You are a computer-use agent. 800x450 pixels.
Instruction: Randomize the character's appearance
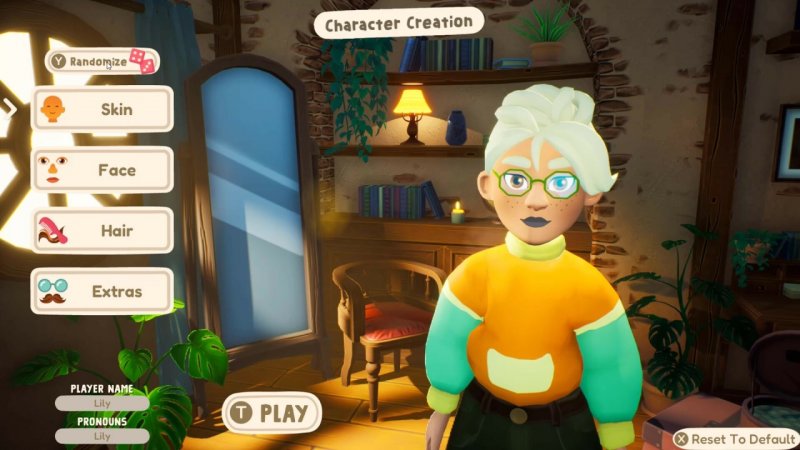click(103, 61)
